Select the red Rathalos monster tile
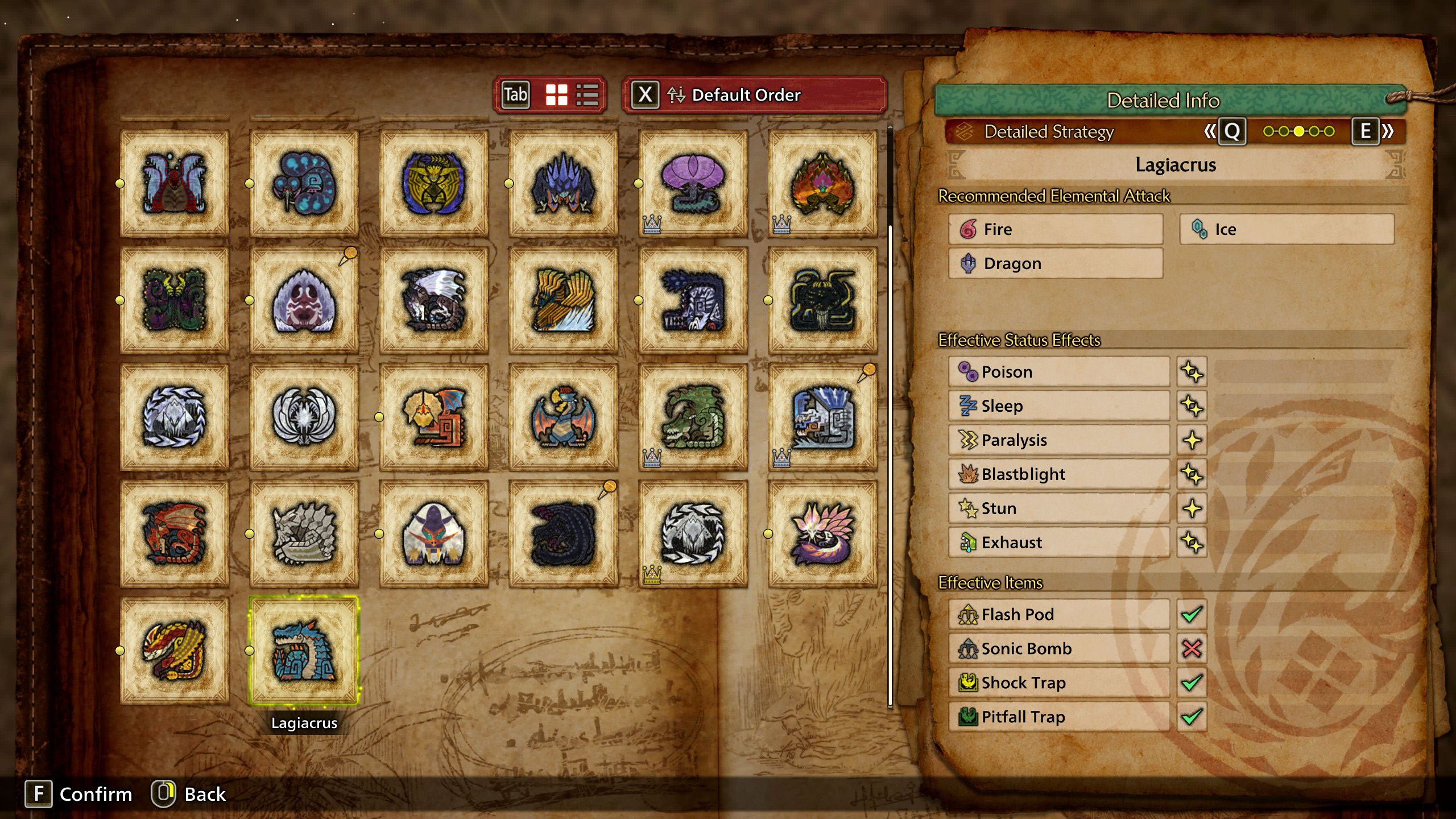 [175, 534]
